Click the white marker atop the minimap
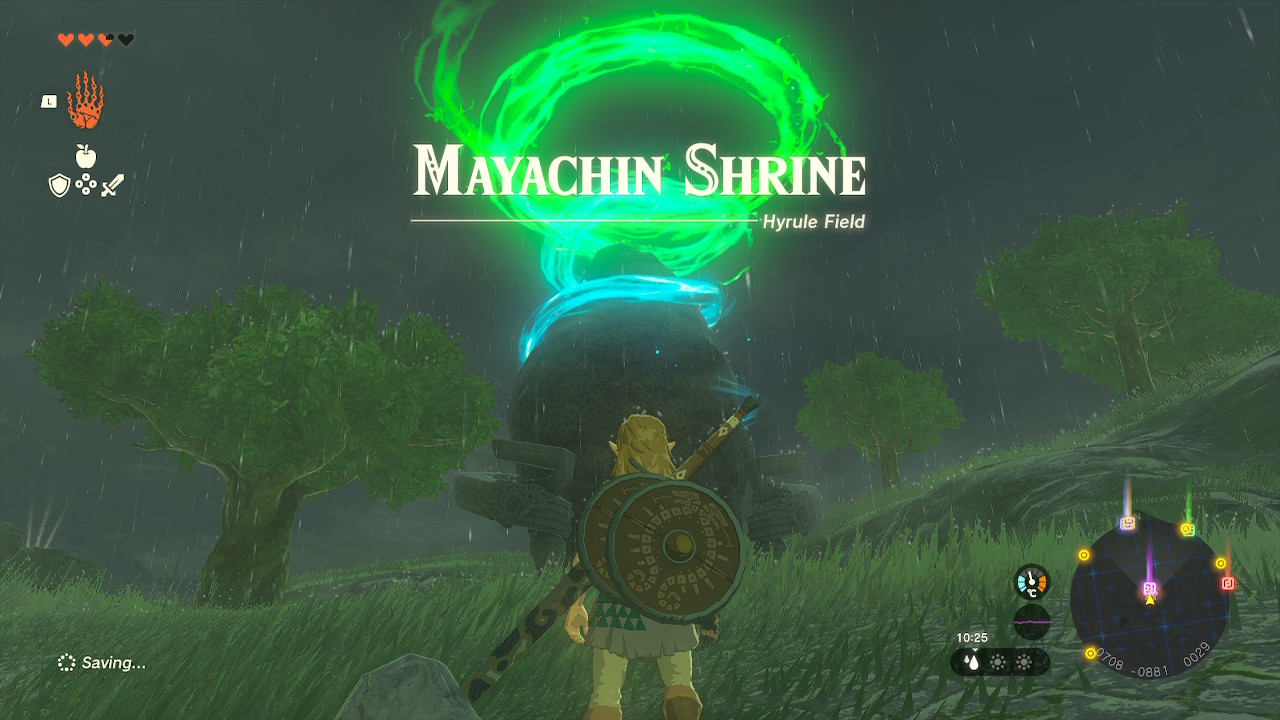 pos(1127,524)
